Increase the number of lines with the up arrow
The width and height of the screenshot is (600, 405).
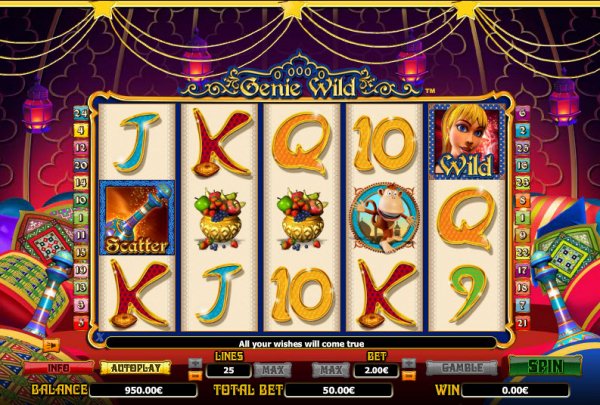194,364
